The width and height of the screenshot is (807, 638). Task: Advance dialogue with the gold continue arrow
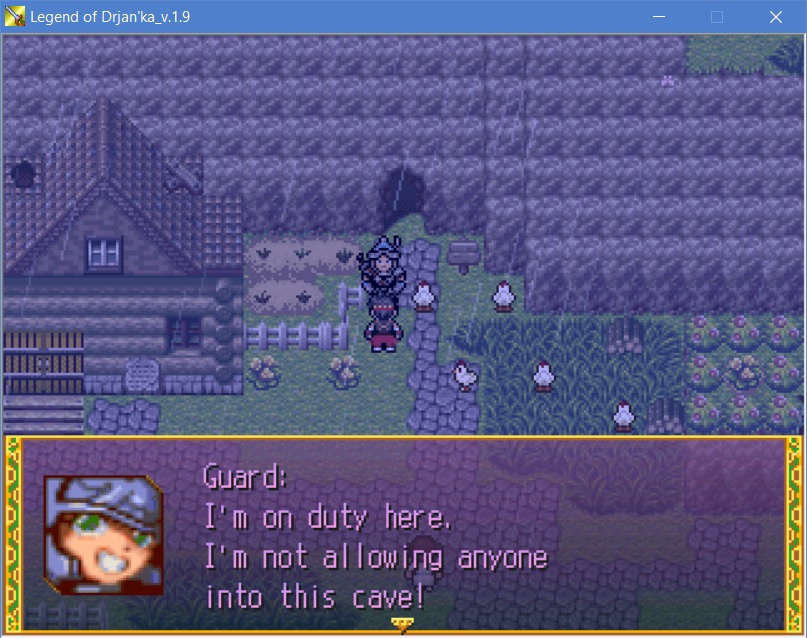[x=403, y=625]
